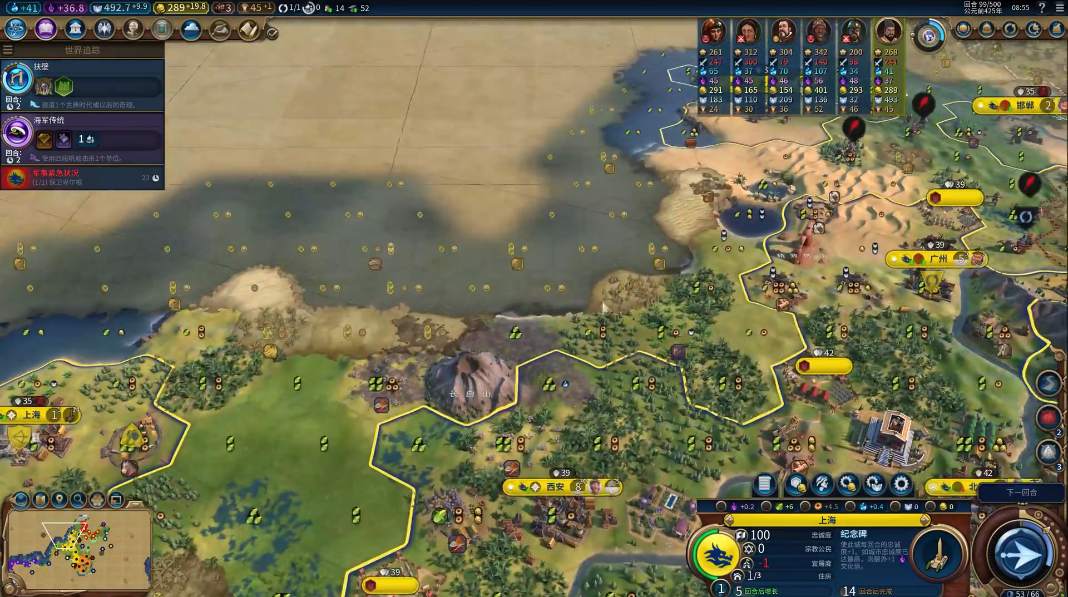Image resolution: width=1068 pixels, height=597 pixels.
Task: Open the city details report icon
Action: (766, 484)
